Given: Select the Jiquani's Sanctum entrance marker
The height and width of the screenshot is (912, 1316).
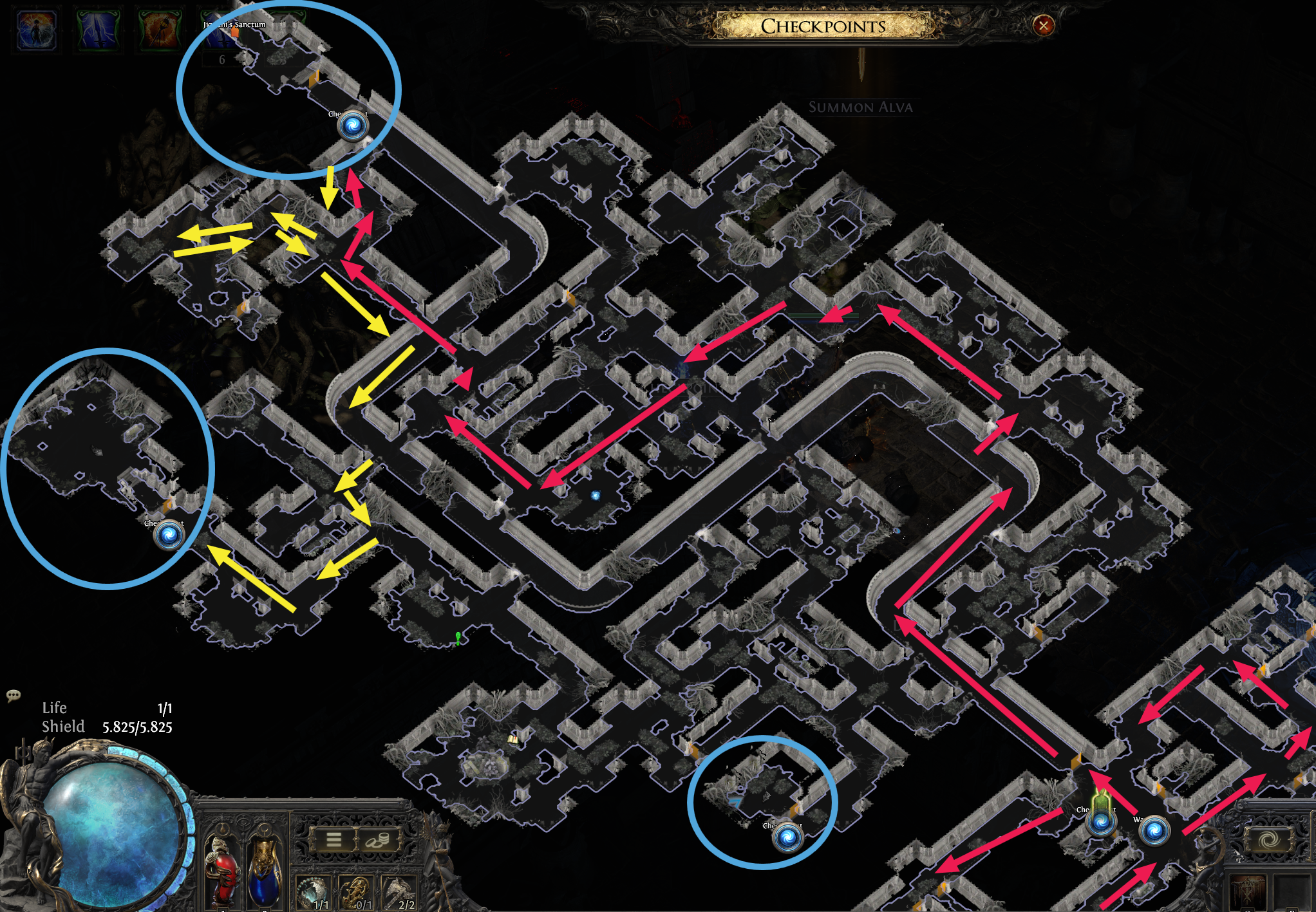Looking at the screenshot, I should tap(235, 31).
